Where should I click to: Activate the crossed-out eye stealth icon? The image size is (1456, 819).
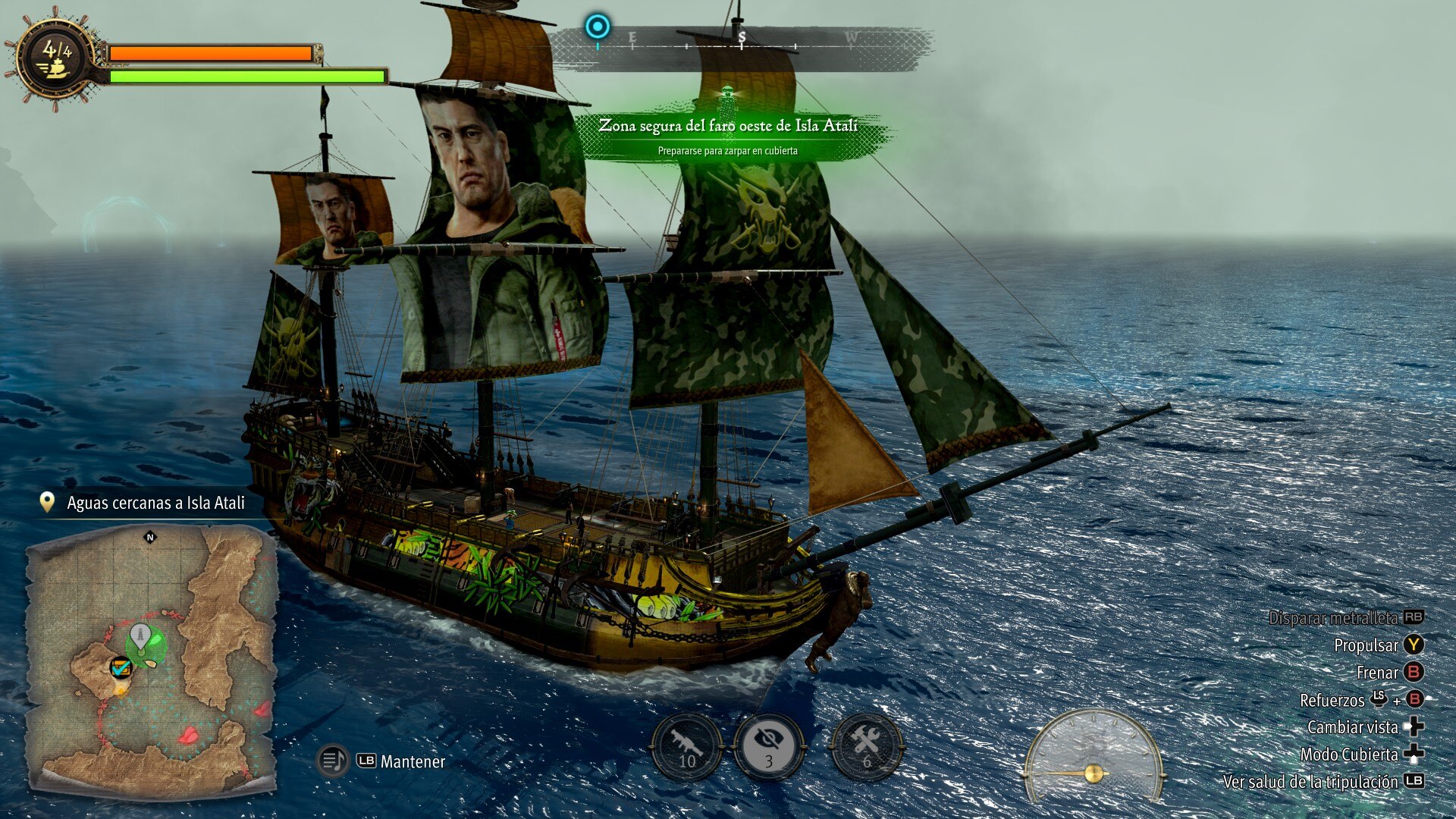tap(769, 745)
